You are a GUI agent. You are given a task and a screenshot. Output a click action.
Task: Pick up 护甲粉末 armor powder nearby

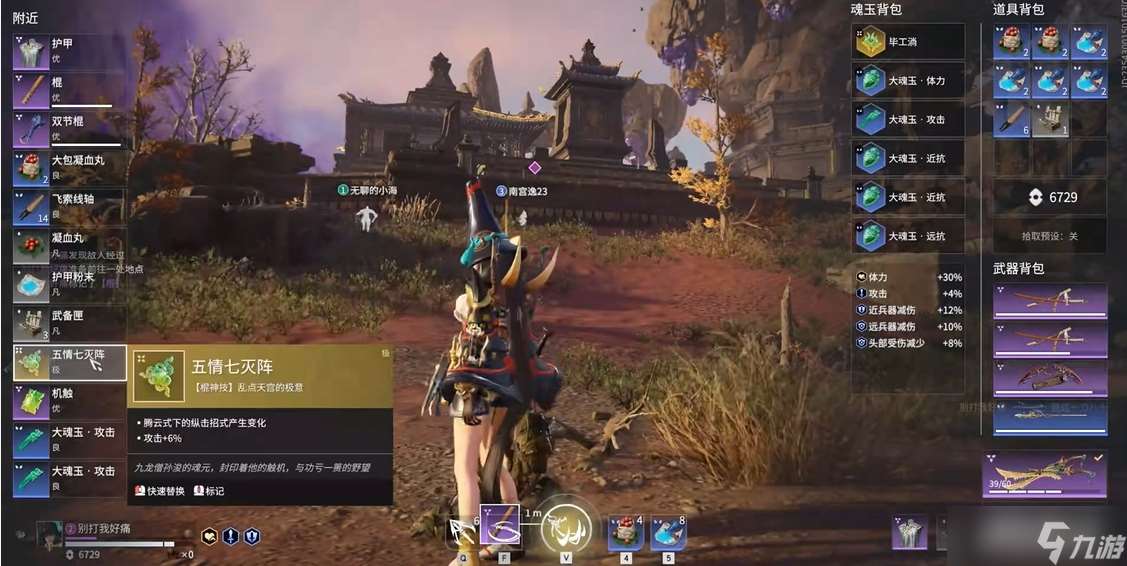tap(69, 285)
